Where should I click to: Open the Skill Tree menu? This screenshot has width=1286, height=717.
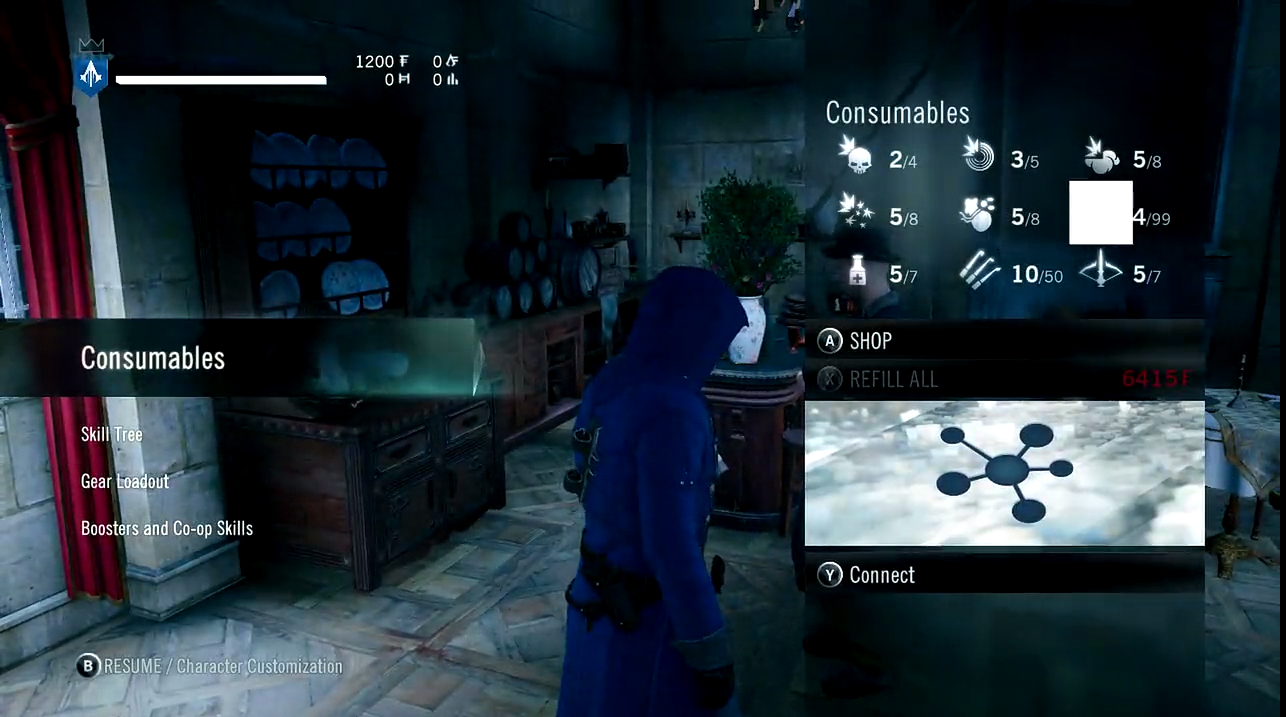[x=112, y=434]
